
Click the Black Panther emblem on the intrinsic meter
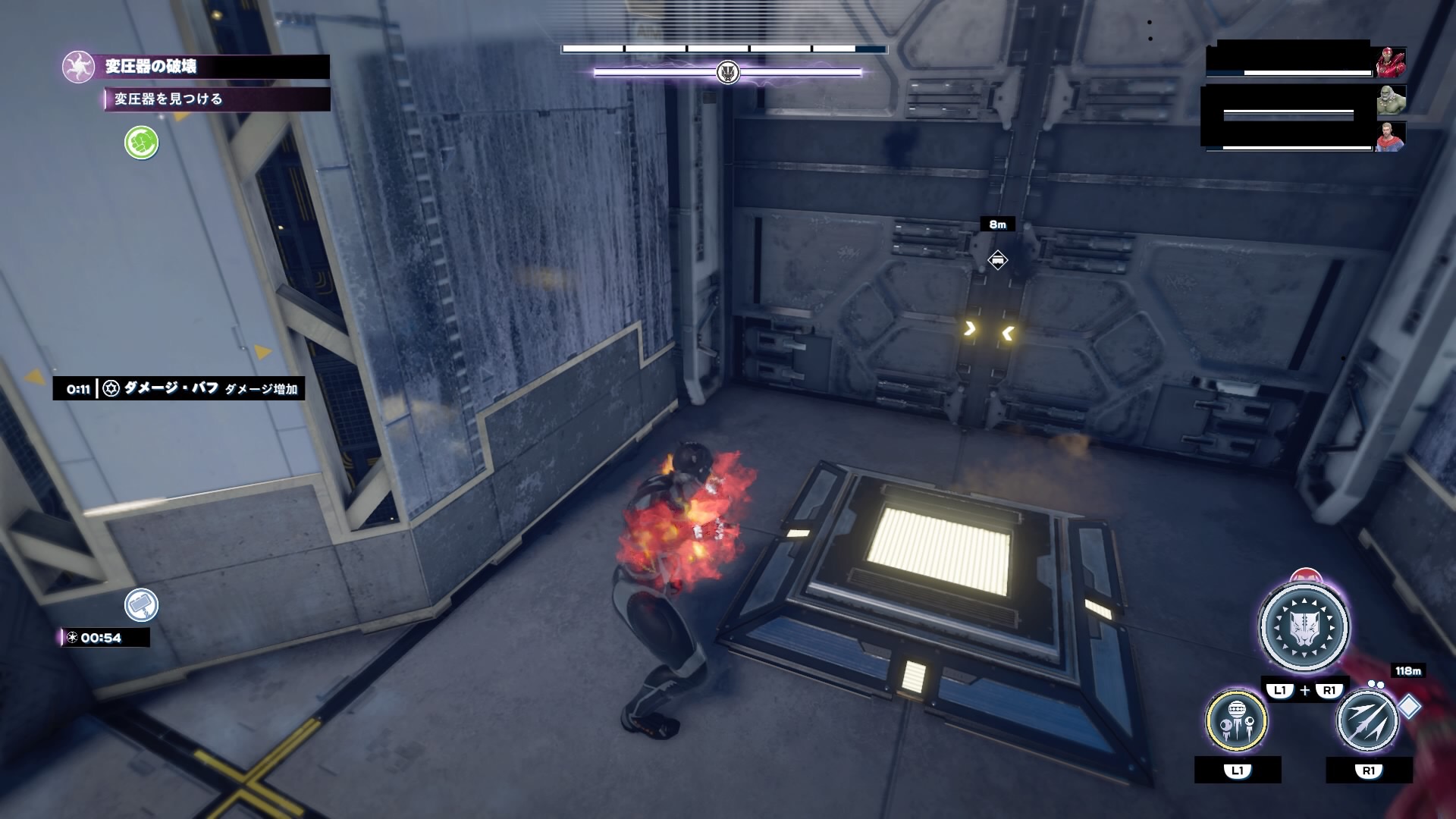(728, 73)
